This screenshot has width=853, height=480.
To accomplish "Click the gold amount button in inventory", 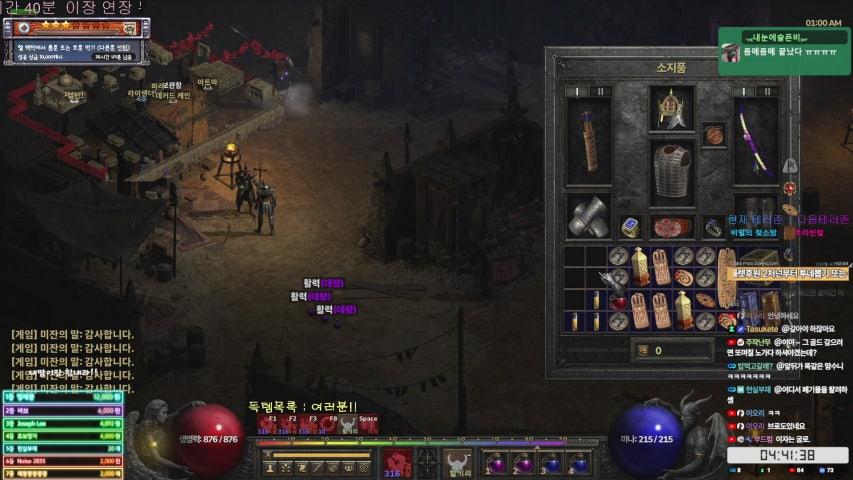I will 645,351.
